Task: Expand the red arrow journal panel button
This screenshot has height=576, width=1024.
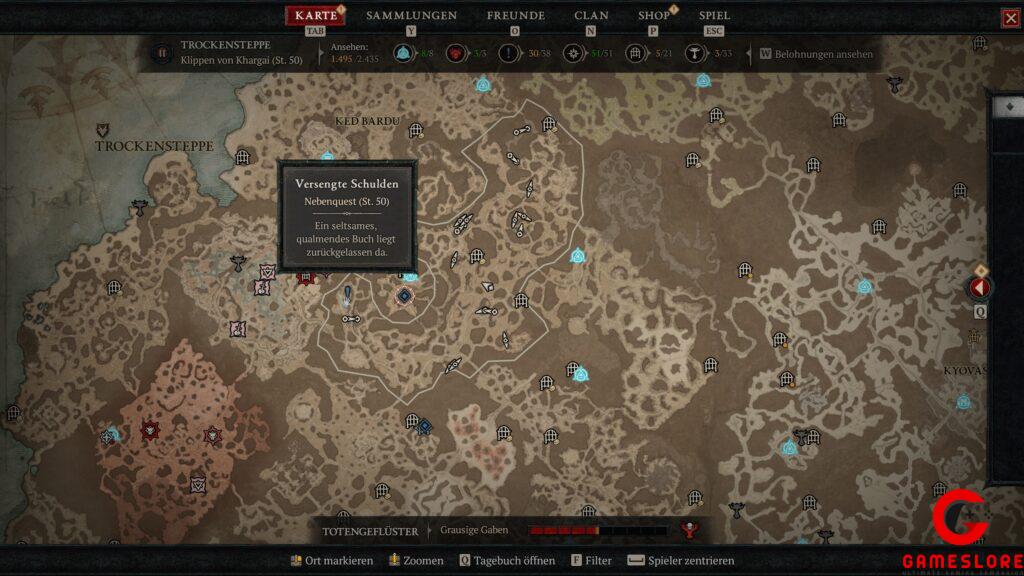Action: 978,288
